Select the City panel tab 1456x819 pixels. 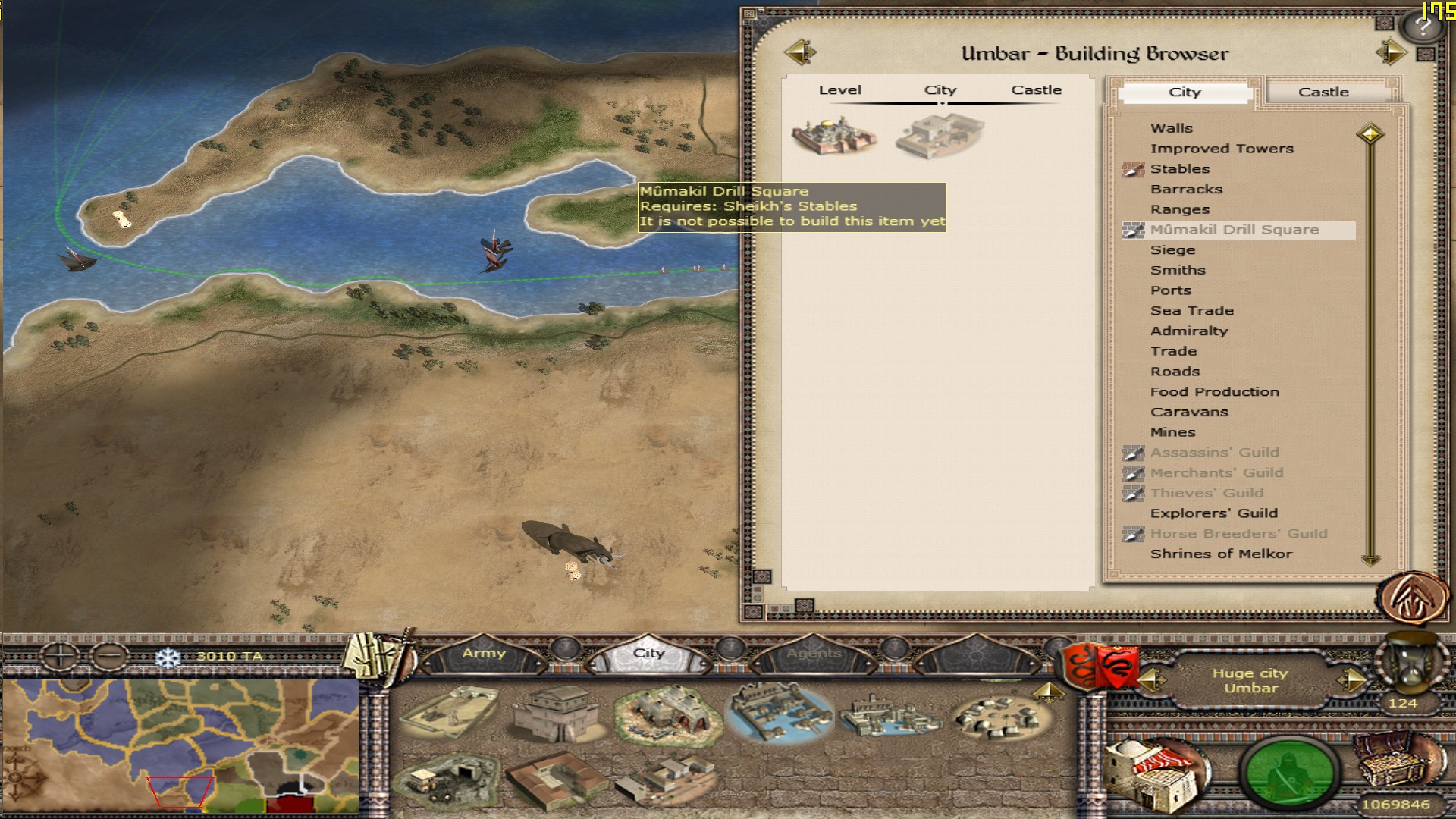pyautogui.click(x=648, y=654)
